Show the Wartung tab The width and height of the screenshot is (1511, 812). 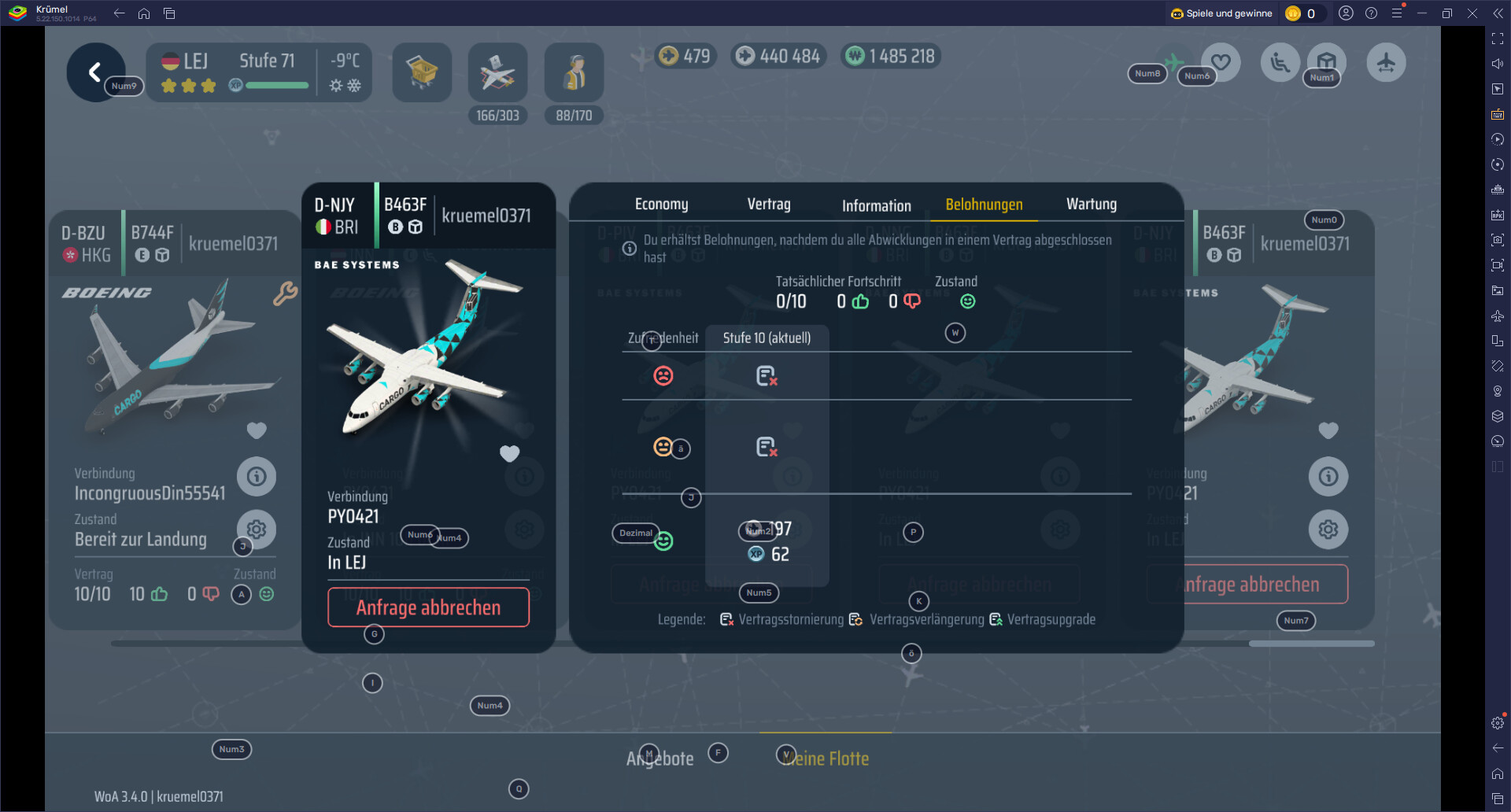[1091, 205]
